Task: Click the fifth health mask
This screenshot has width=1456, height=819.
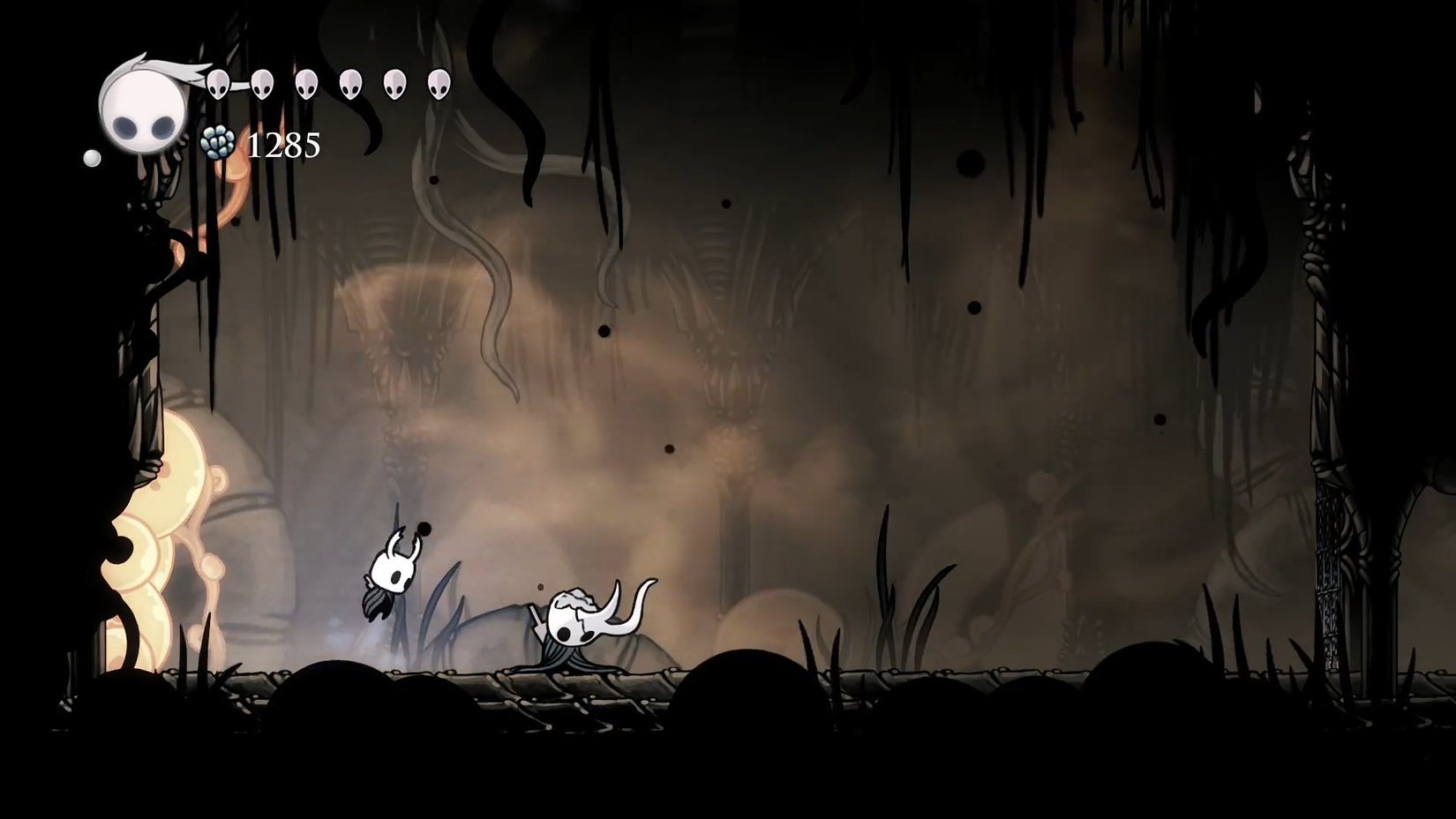Action: coord(394,86)
